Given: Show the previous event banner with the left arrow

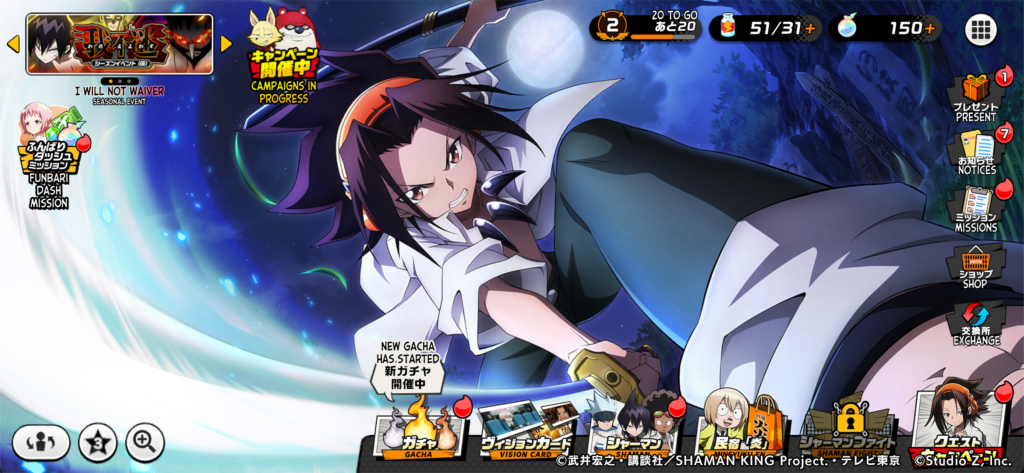Looking at the screenshot, I should [13, 44].
